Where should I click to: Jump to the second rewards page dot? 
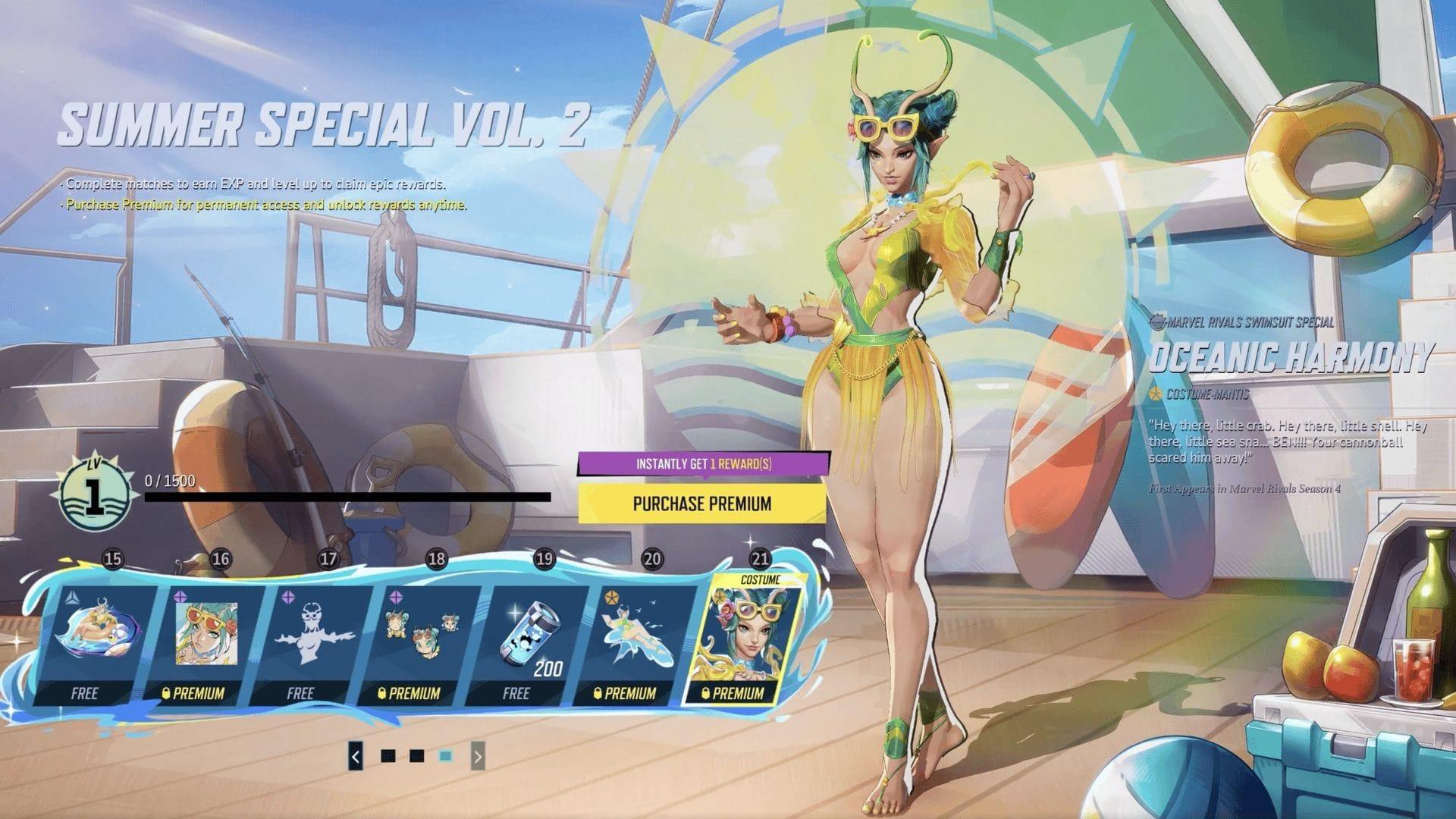pos(416,756)
